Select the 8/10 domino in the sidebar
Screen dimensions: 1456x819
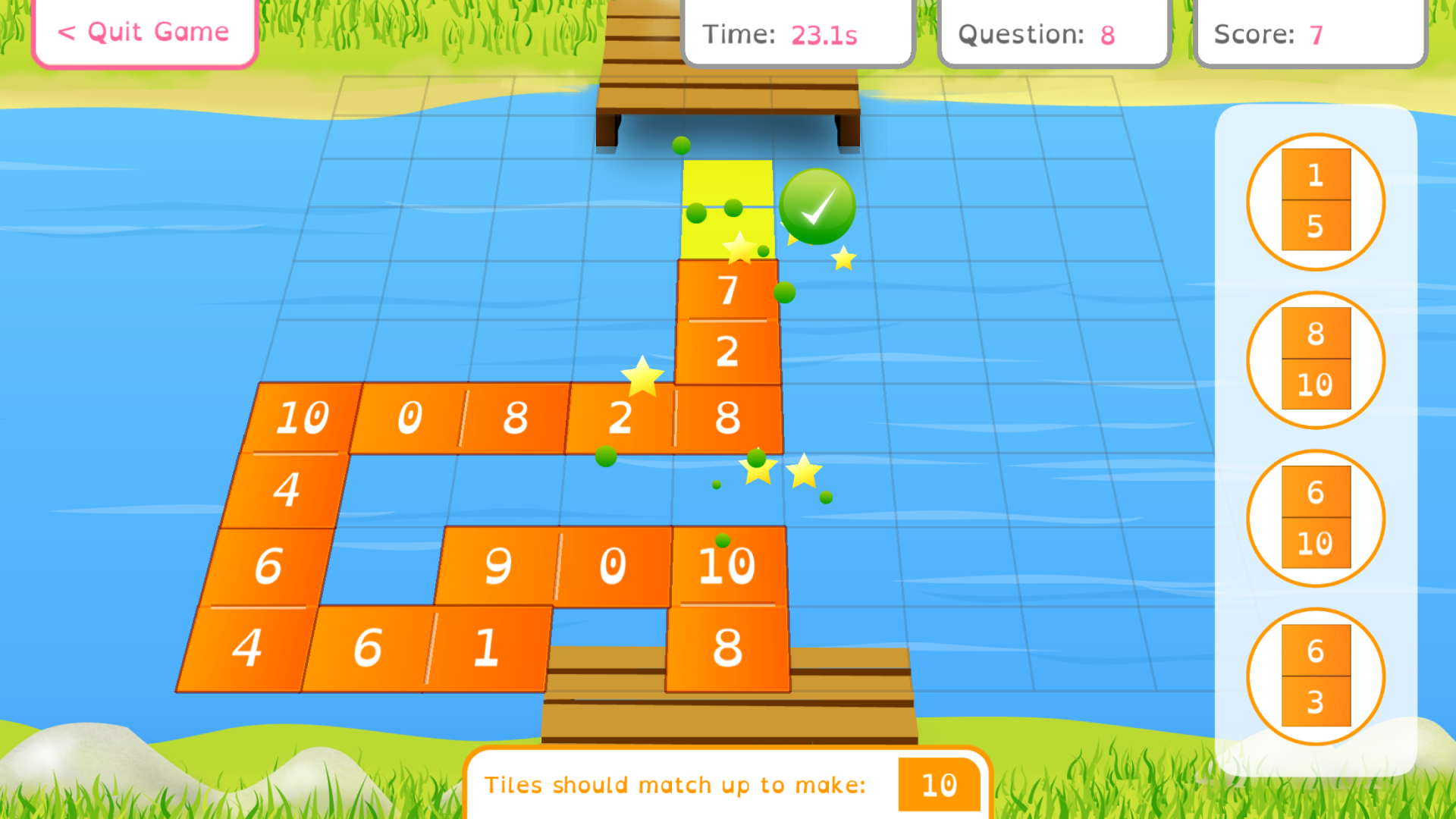point(1316,360)
